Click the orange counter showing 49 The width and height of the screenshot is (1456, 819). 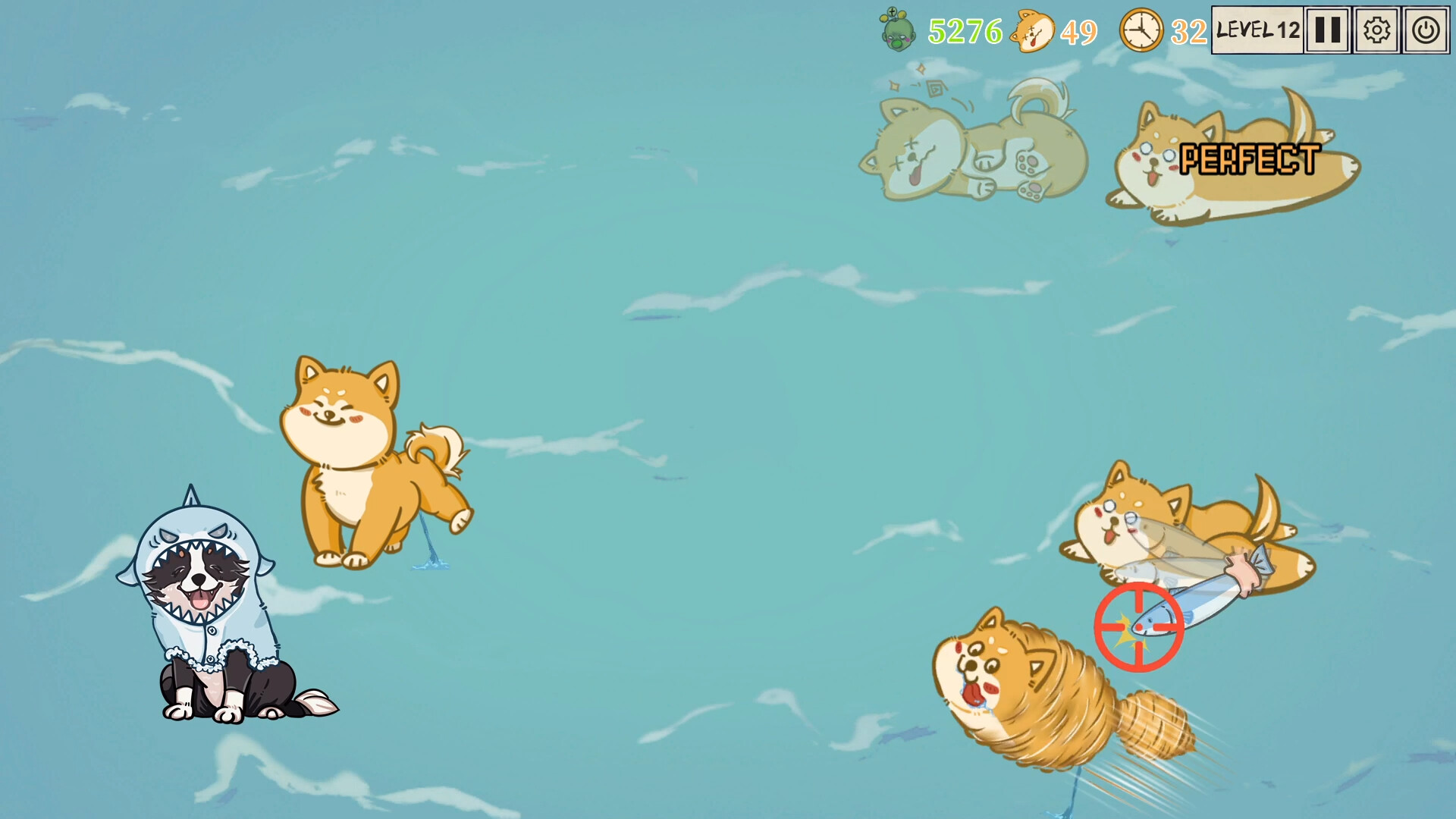tap(1080, 32)
